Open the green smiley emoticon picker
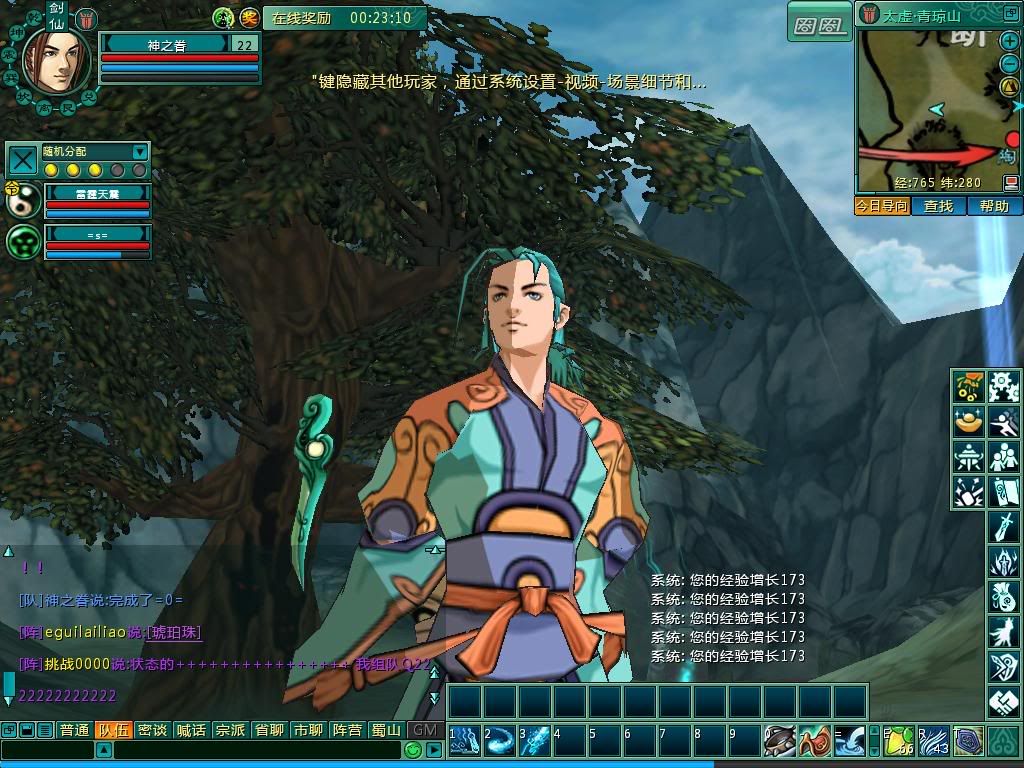1024x768 pixels. (x=413, y=750)
